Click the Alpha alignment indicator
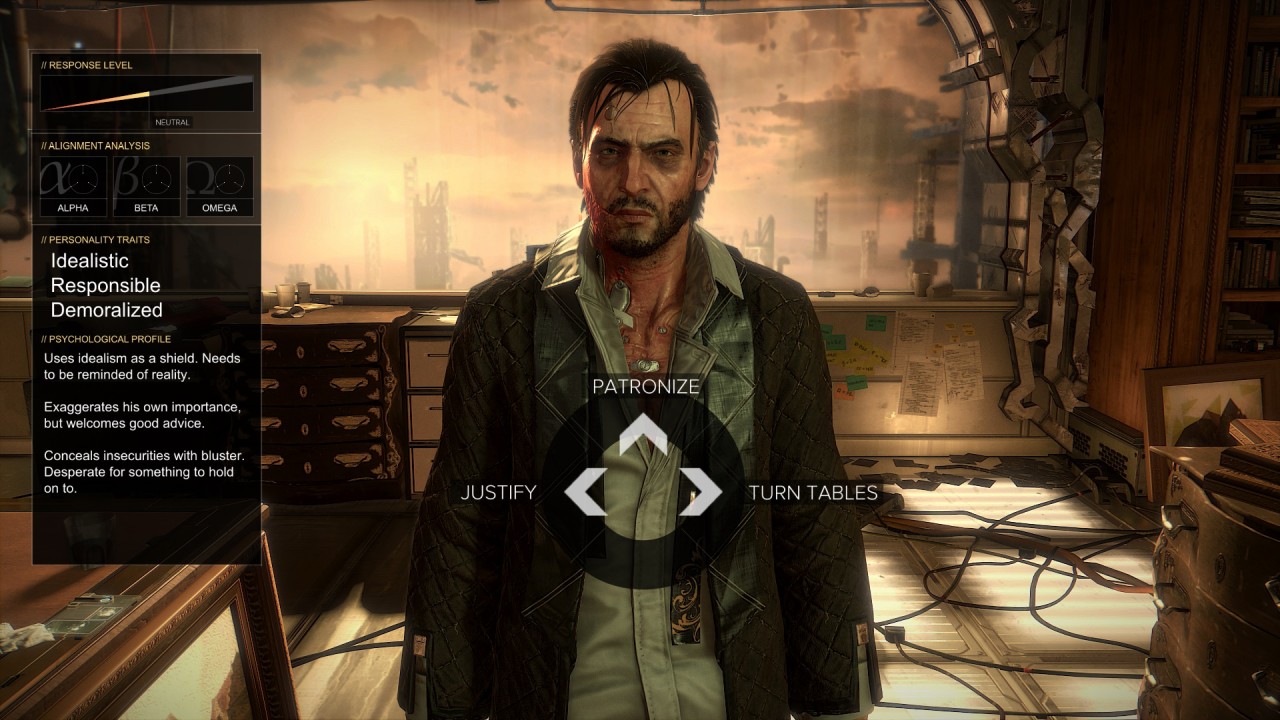Image resolution: width=1280 pixels, height=720 pixels. (72, 184)
